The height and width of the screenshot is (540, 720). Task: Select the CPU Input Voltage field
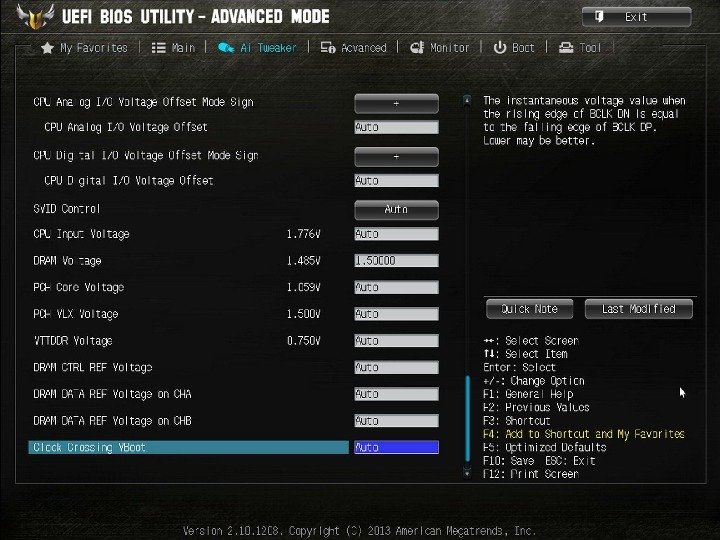pyautogui.click(x=396, y=234)
